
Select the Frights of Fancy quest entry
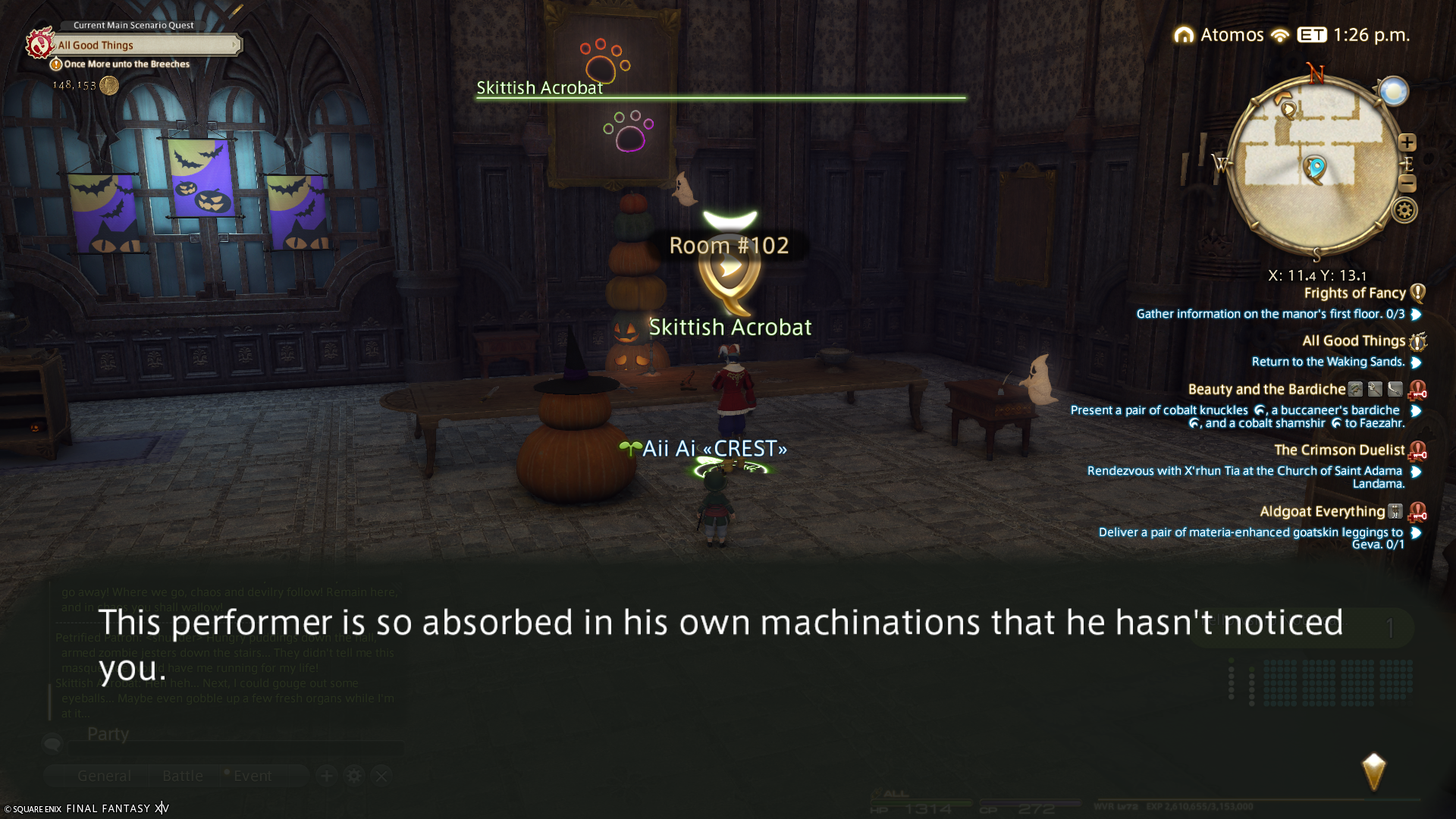(x=1354, y=293)
